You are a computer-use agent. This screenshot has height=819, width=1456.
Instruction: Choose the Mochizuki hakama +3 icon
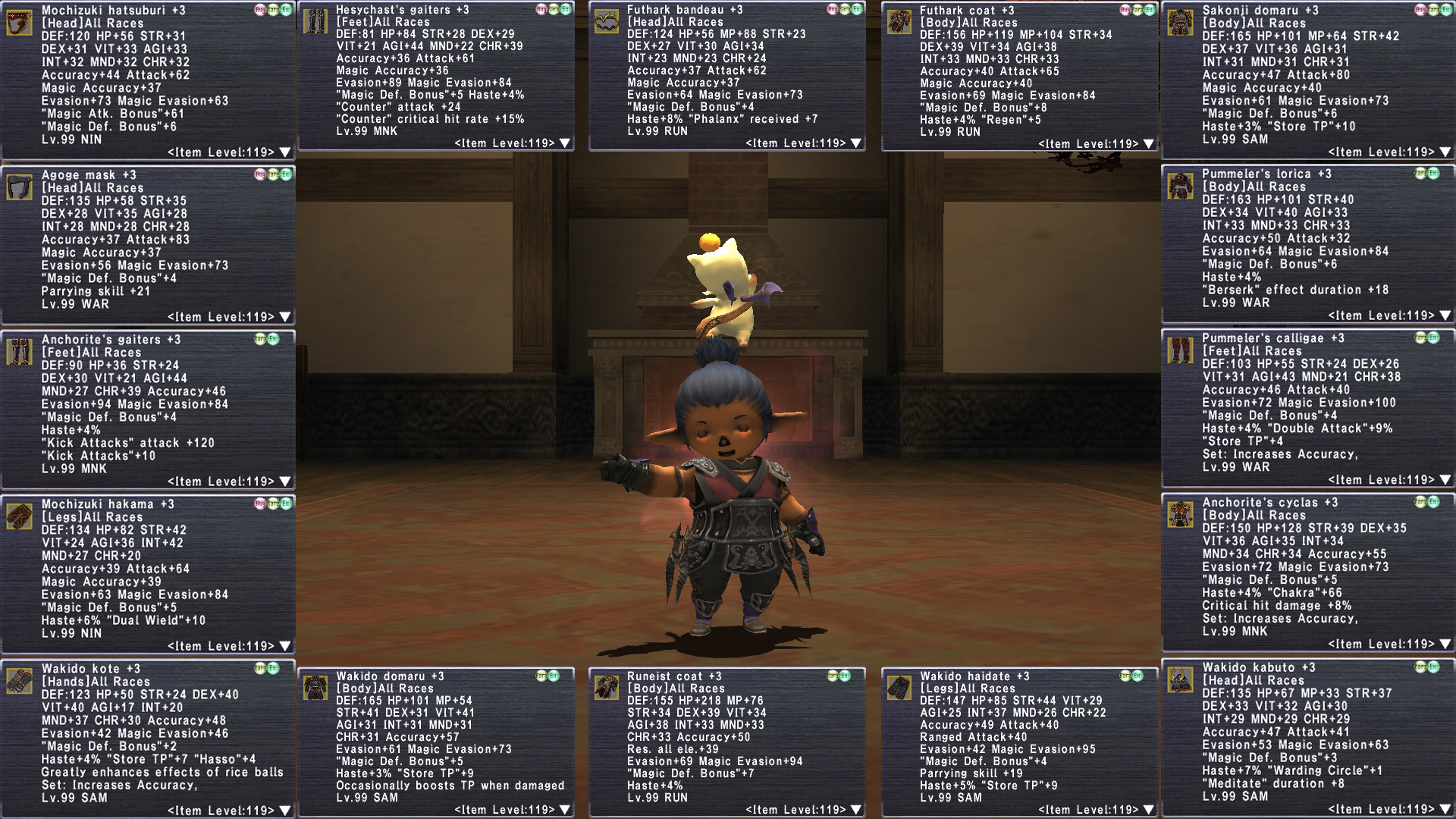point(19,516)
